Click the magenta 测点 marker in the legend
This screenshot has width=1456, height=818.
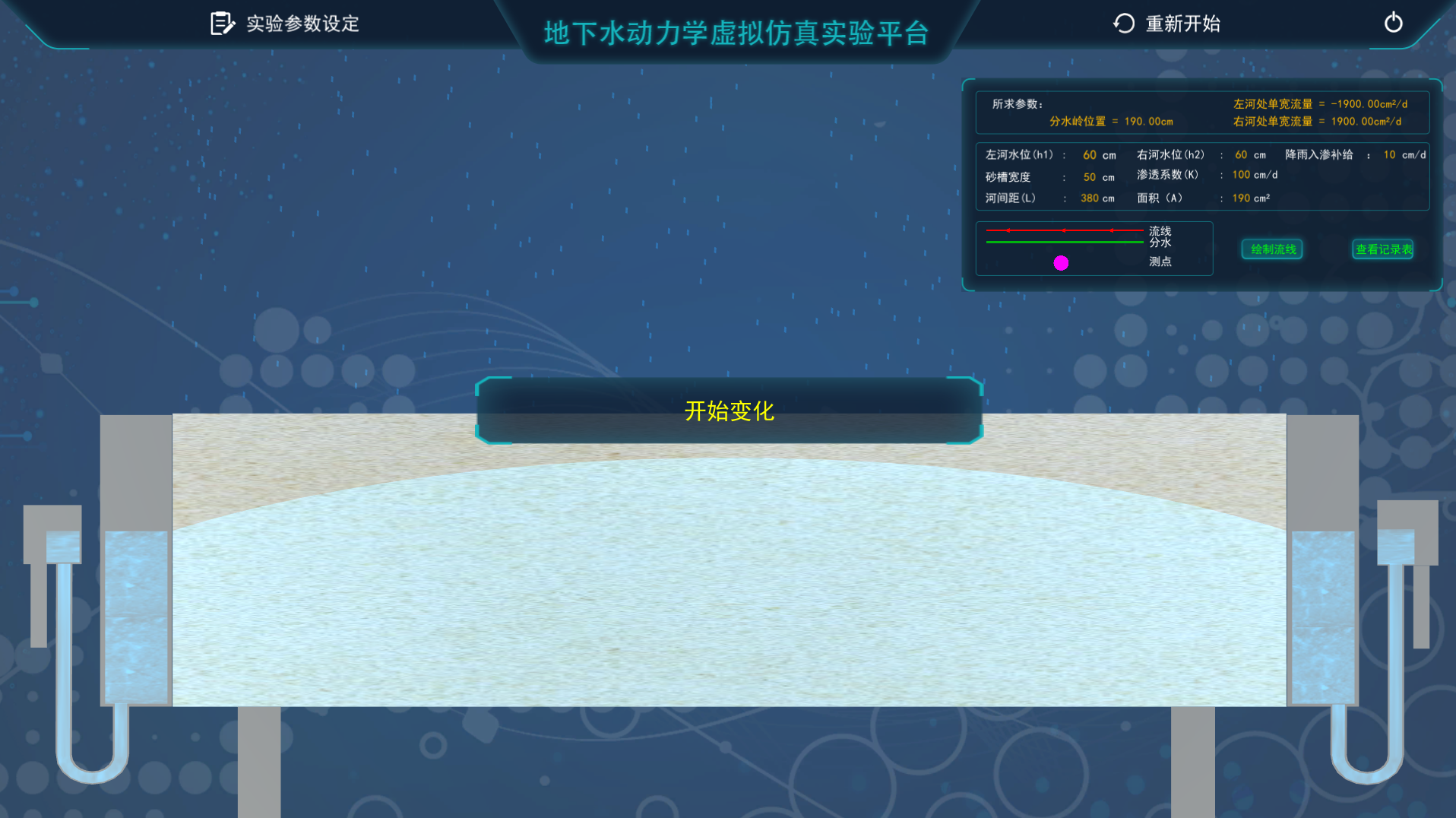pyautogui.click(x=1061, y=262)
